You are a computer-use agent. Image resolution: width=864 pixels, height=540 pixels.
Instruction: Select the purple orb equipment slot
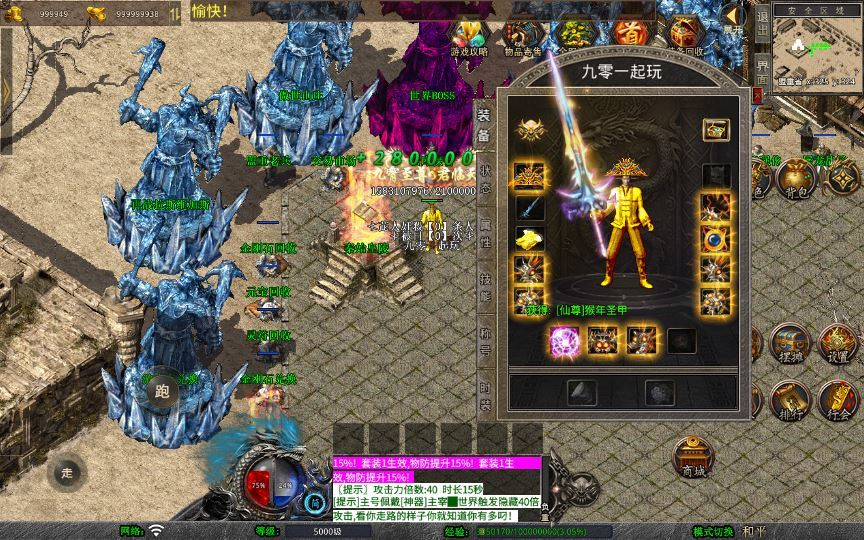tap(561, 341)
